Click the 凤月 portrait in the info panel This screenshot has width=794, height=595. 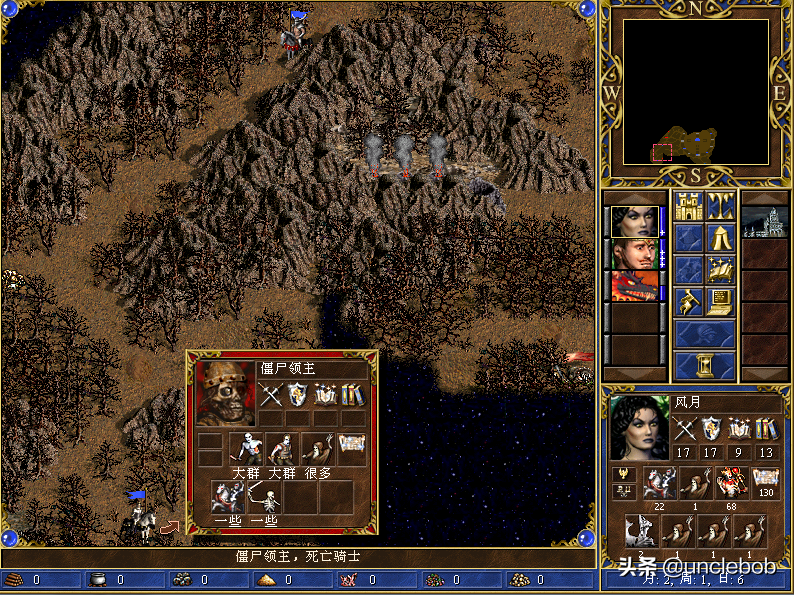coord(640,428)
